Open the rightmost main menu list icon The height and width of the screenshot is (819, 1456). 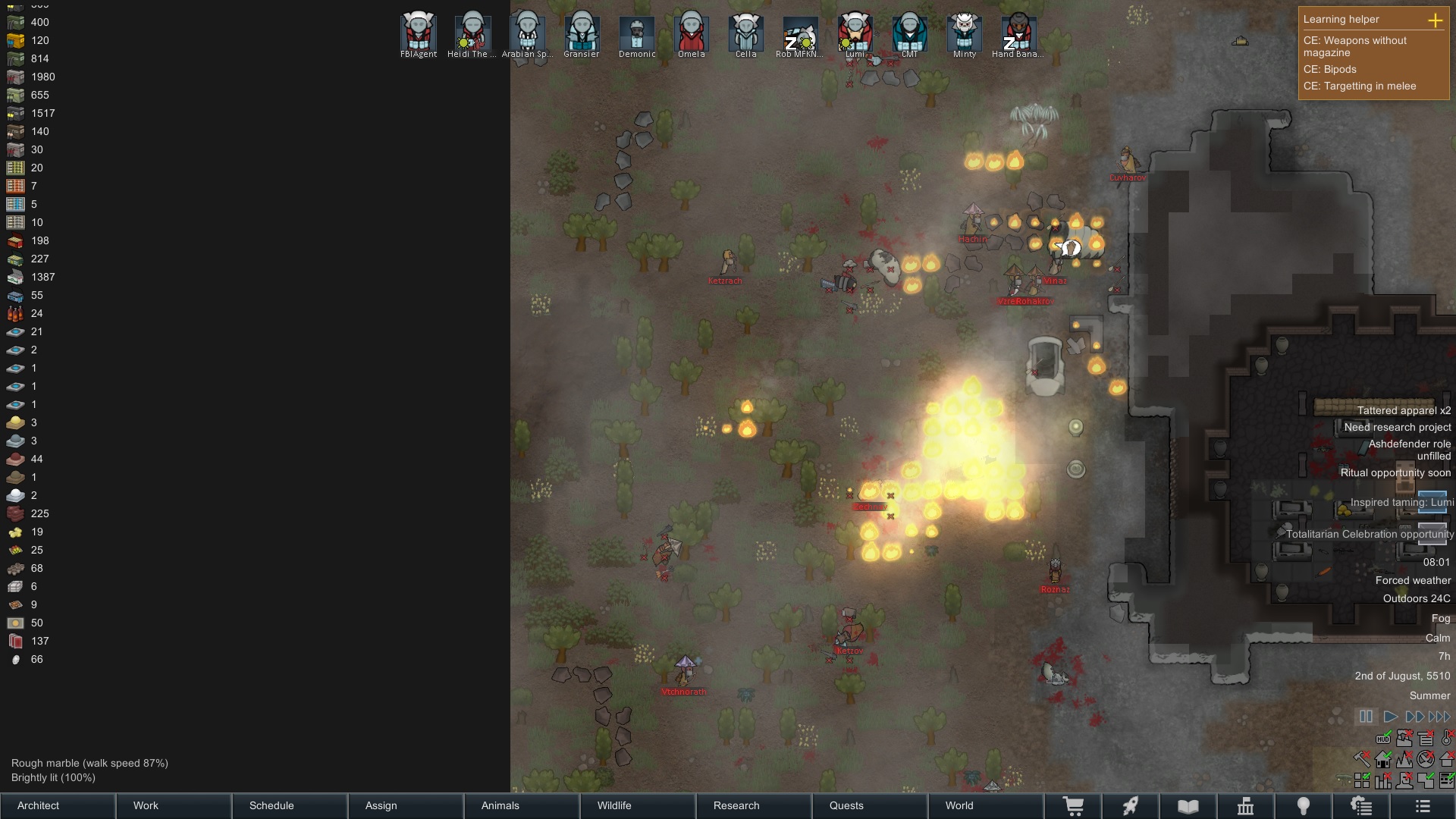[x=1423, y=806]
